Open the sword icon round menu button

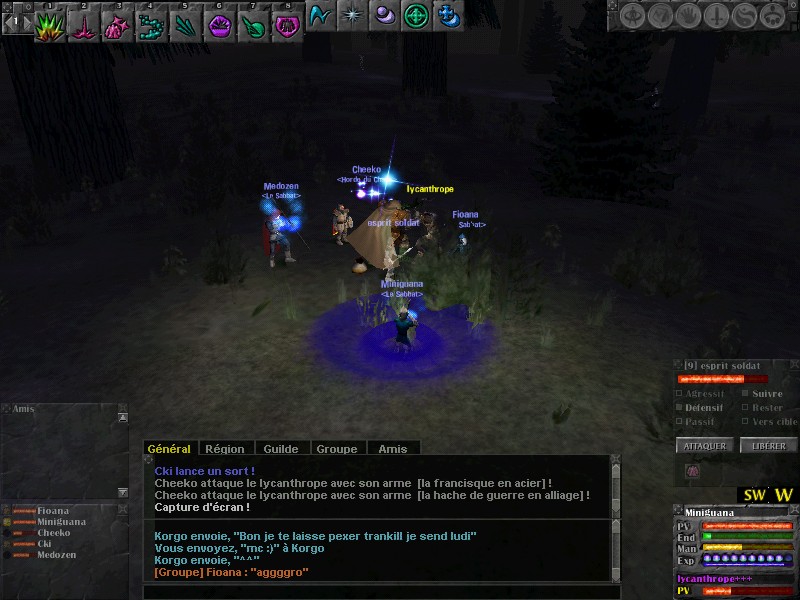(716, 16)
